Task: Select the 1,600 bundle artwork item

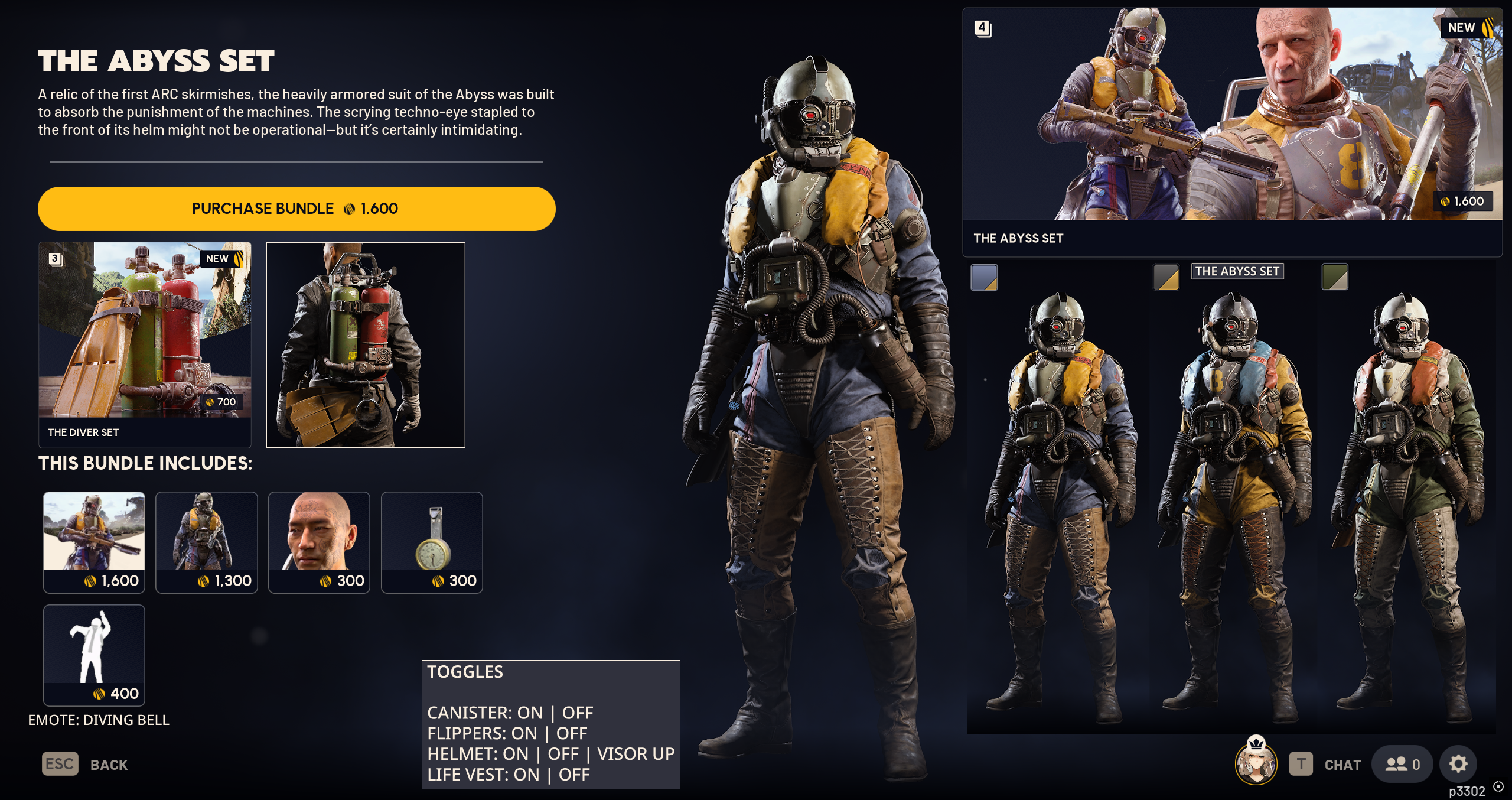Action: (94, 542)
